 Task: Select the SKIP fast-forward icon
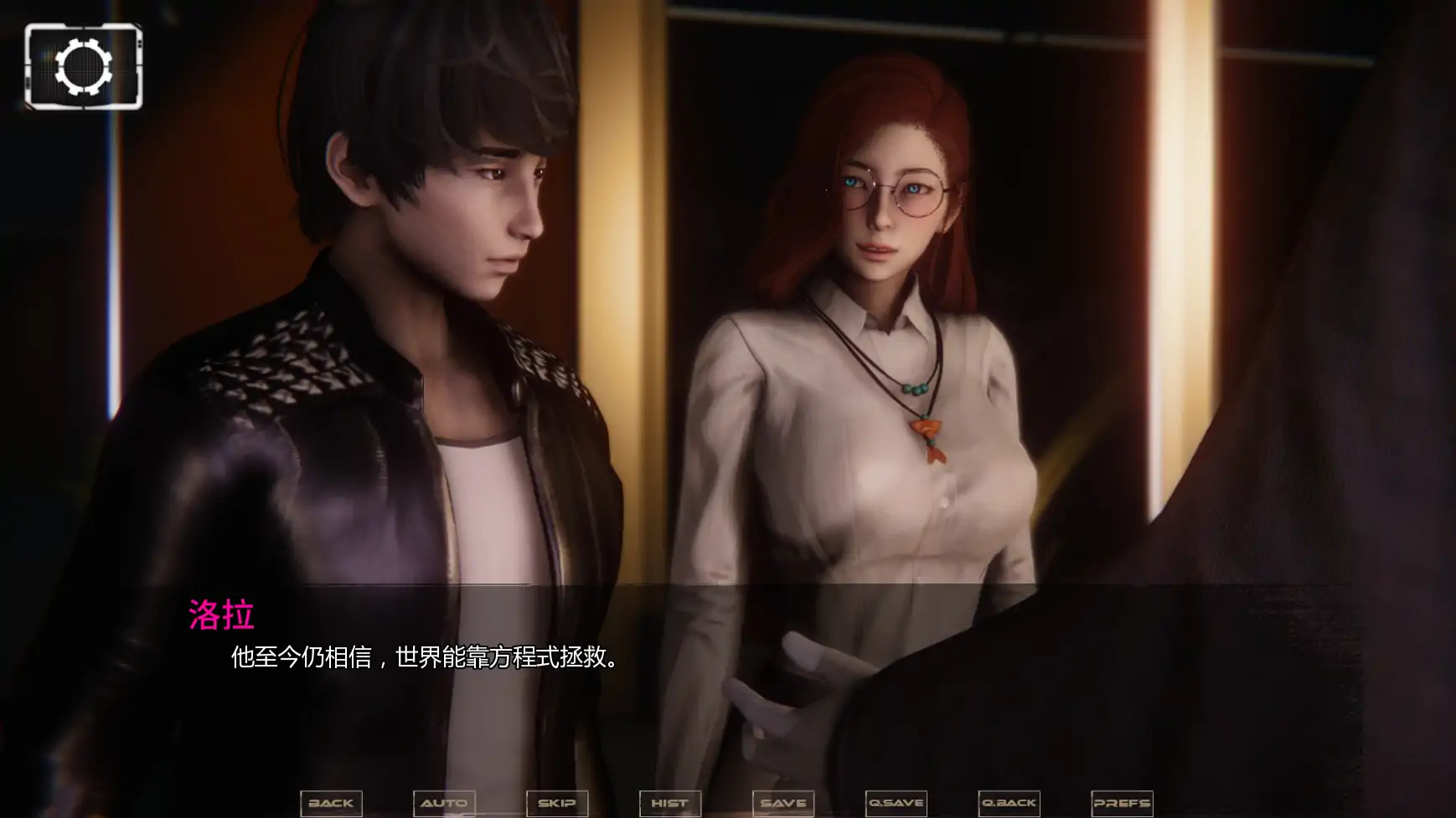click(x=558, y=802)
